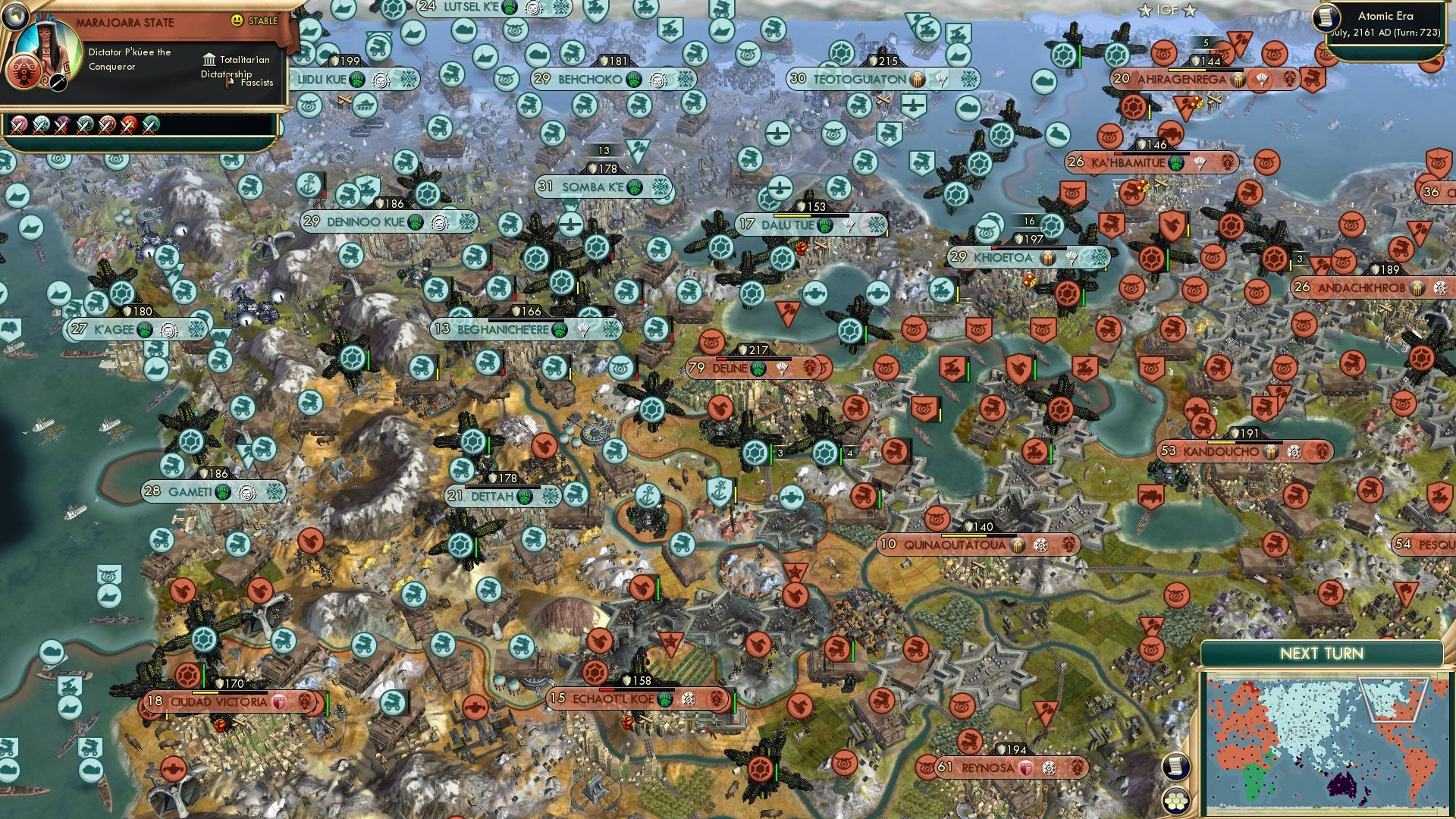This screenshot has width=1456, height=819.
Task: Click the STABLE happiness smiley indicator
Action: pyautogui.click(x=236, y=20)
